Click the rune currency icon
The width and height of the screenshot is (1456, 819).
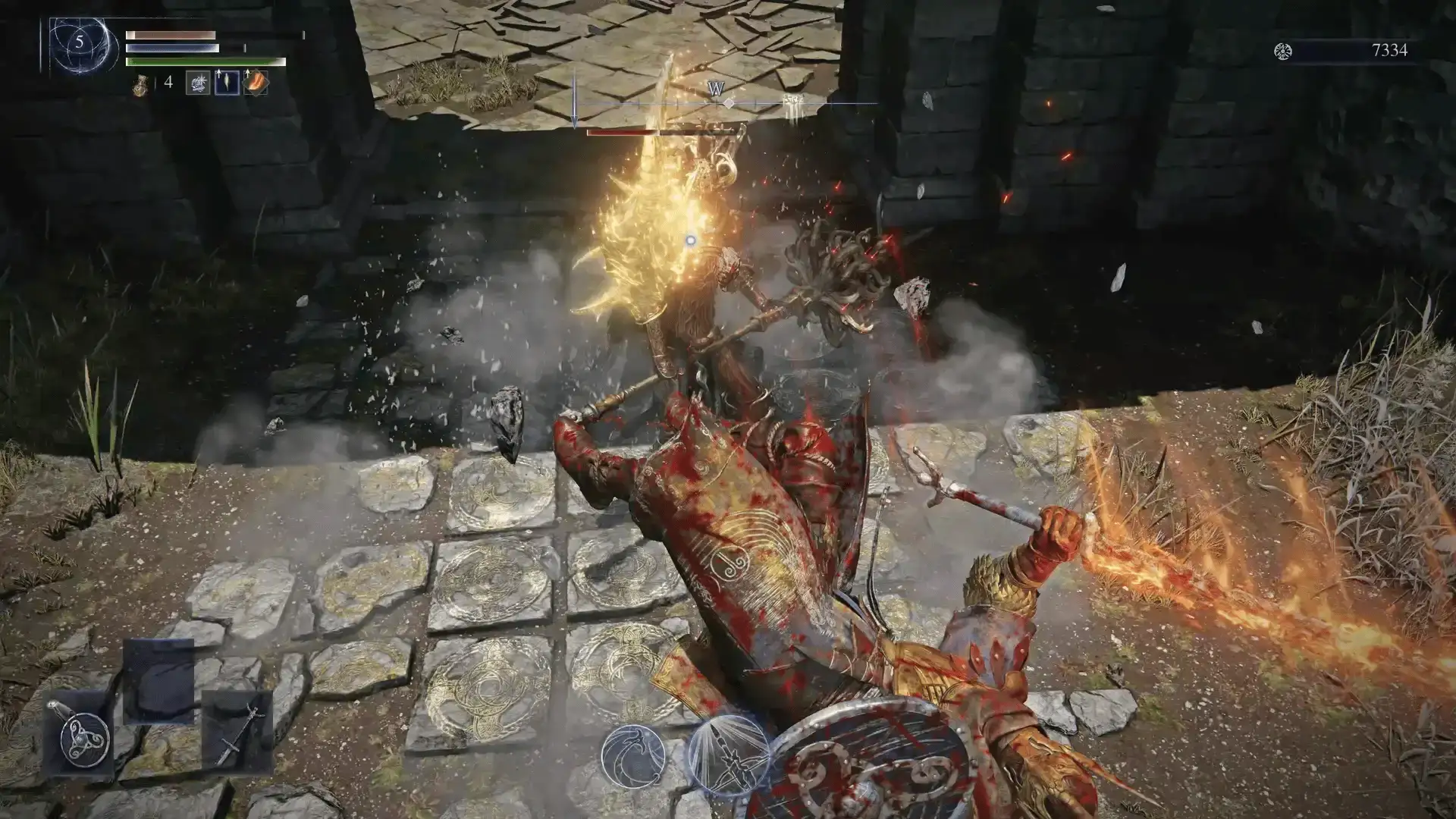(x=1283, y=51)
